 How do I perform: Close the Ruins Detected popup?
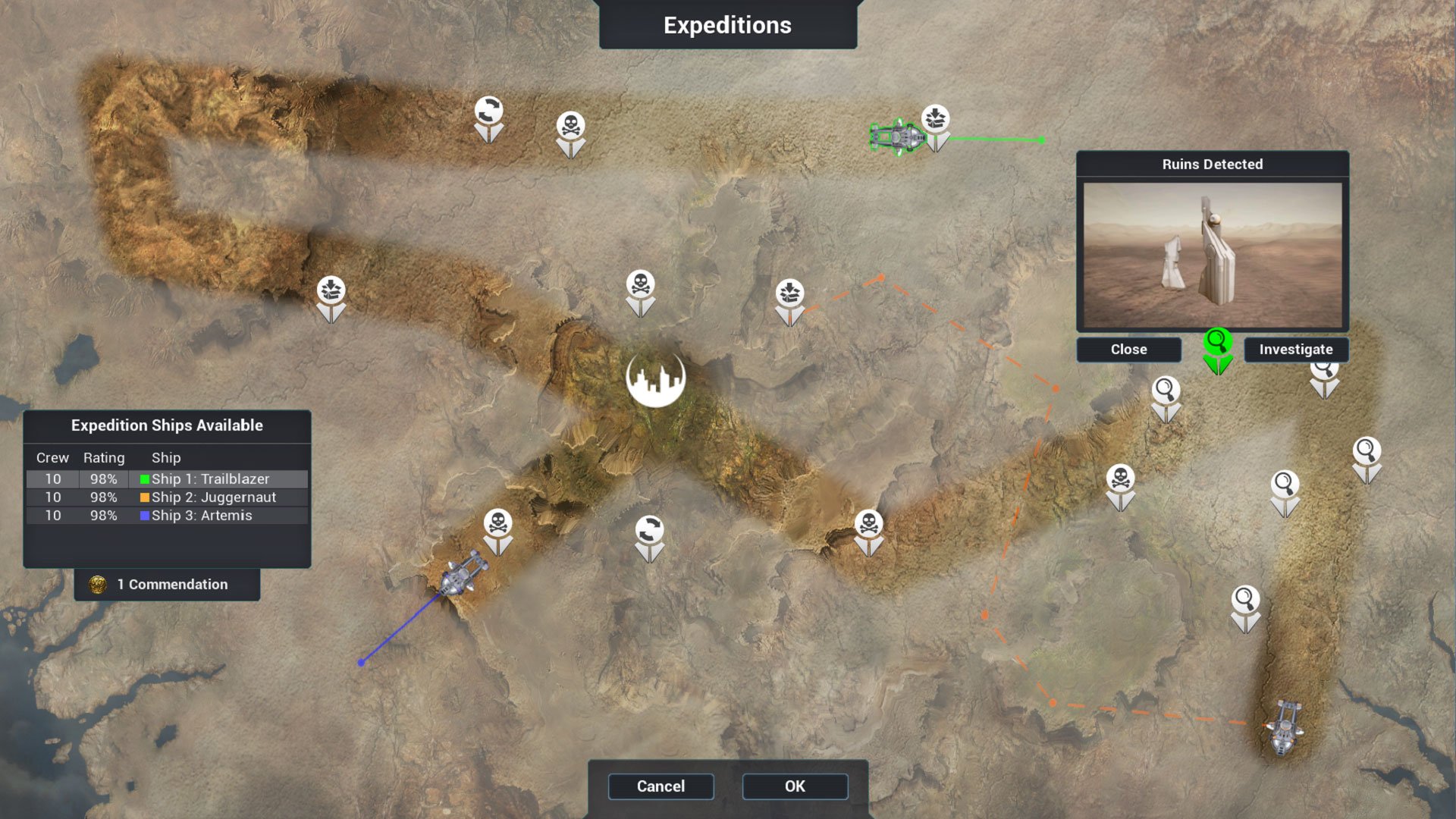[x=1128, y=350]
